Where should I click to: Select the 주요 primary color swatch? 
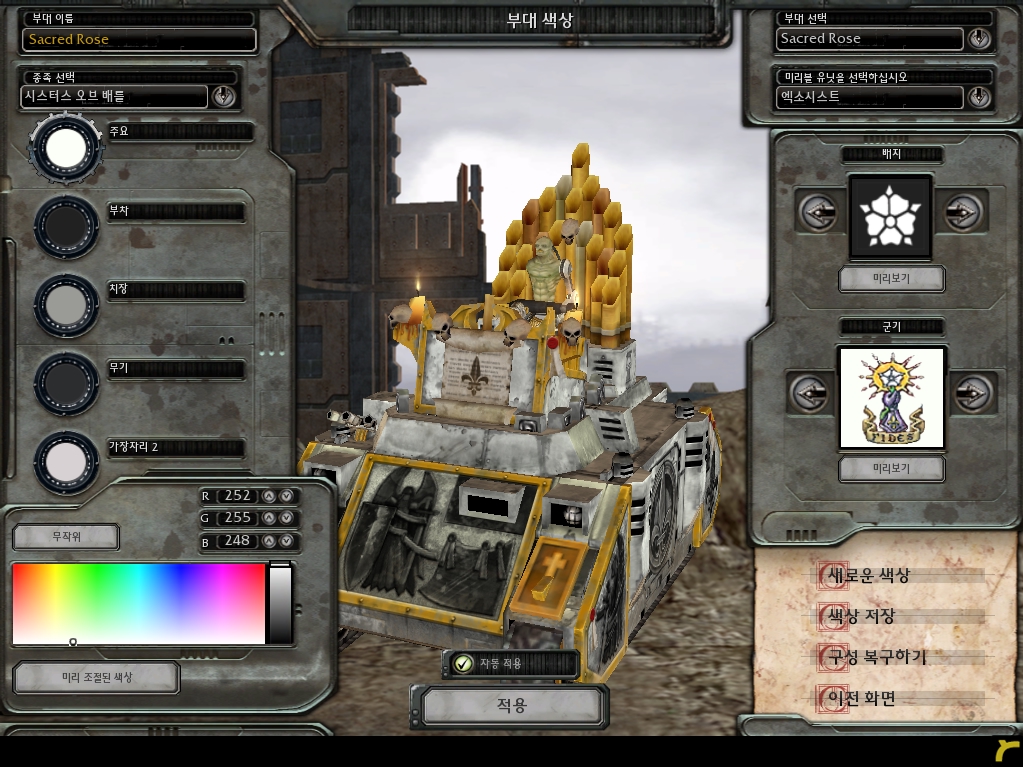click(x=66, y=148)
